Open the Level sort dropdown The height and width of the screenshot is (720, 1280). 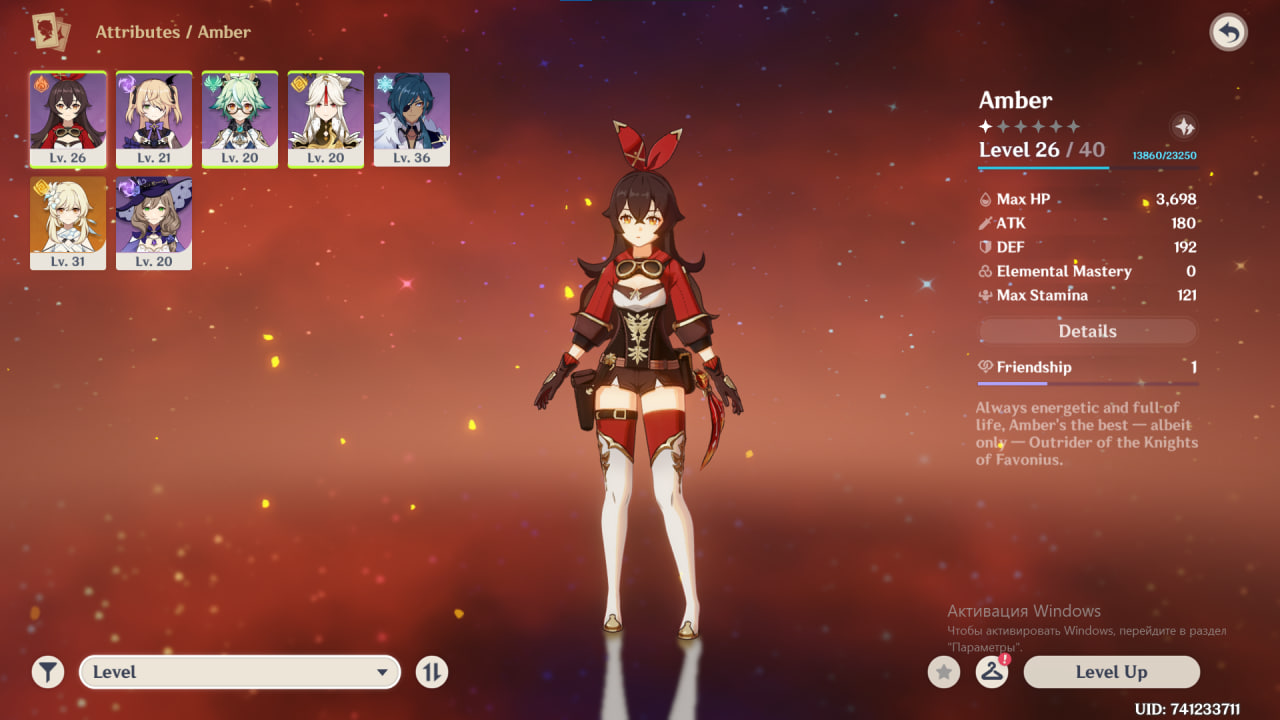(240, 672)
